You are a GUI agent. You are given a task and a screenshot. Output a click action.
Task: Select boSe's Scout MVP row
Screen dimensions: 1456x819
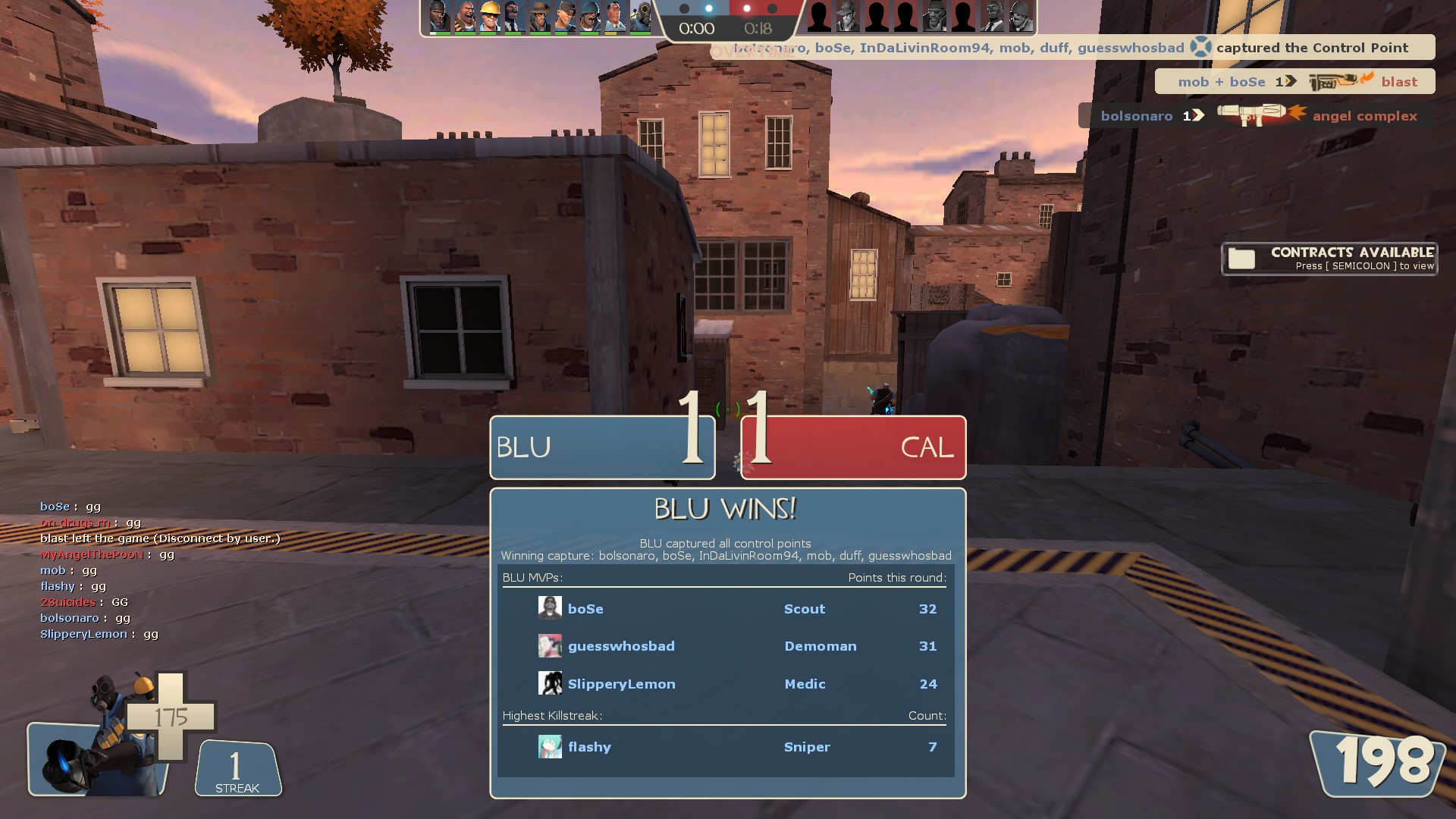(x=726, y=609)
